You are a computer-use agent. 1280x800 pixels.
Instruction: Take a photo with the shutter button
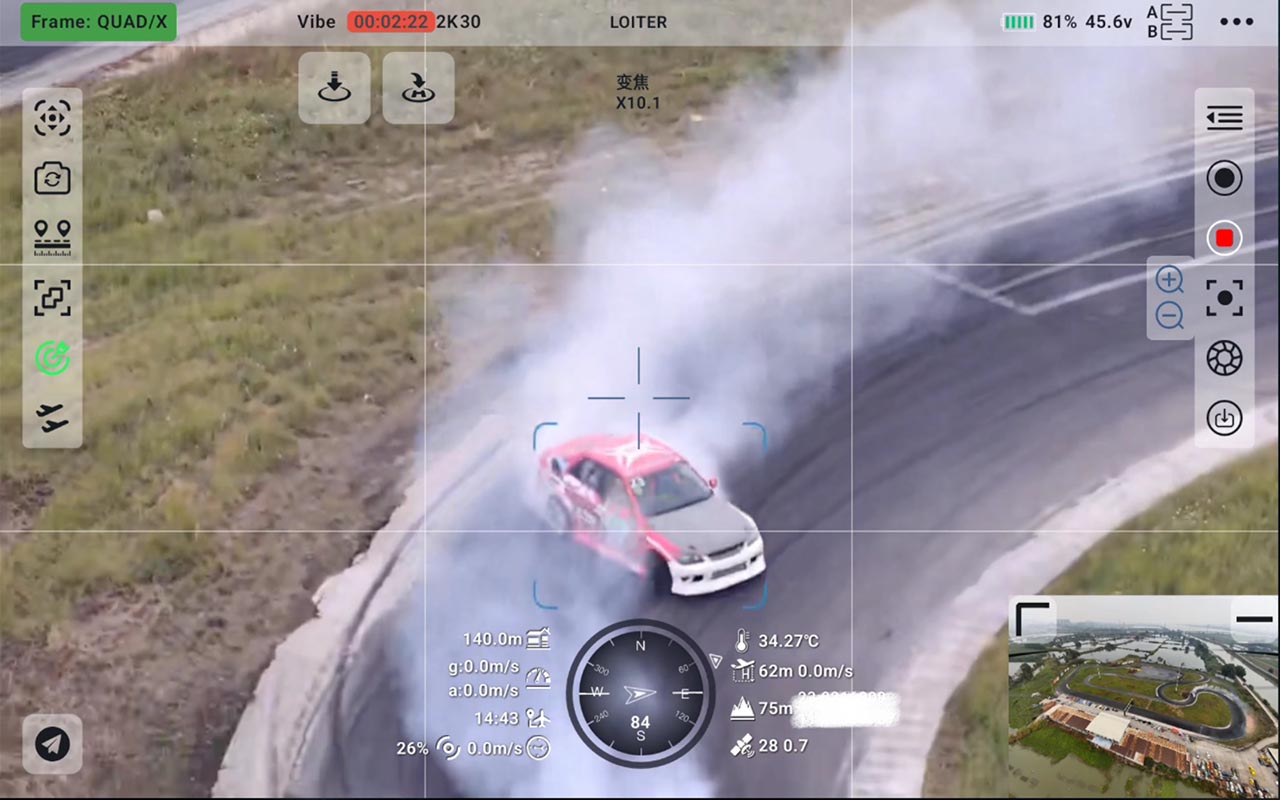pyautogui.click(x=1224, y=178)
